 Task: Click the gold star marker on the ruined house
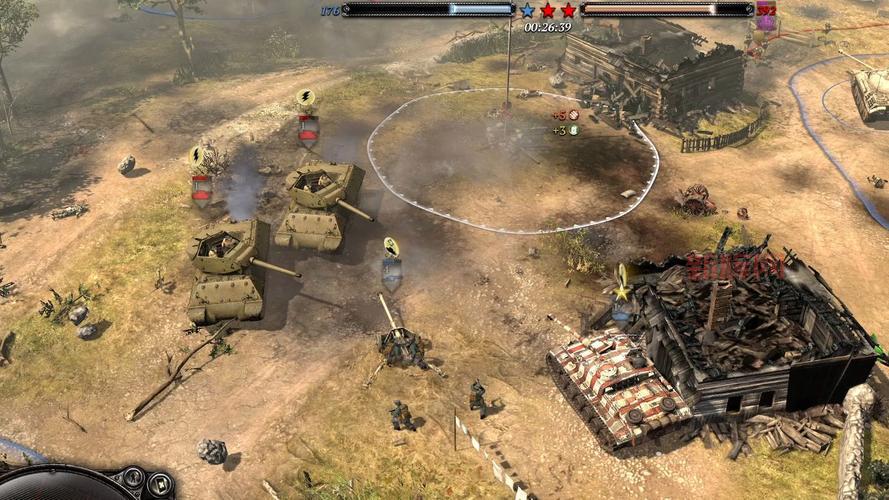(622, 293)
